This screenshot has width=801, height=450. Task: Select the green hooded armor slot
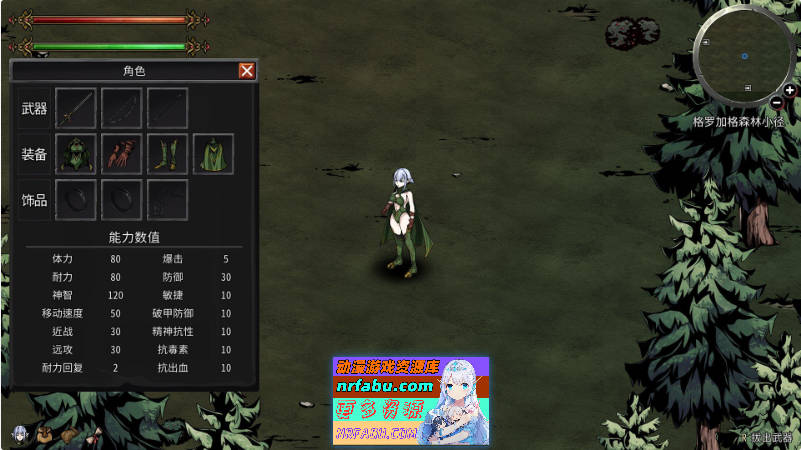click(x=76, y=153)
